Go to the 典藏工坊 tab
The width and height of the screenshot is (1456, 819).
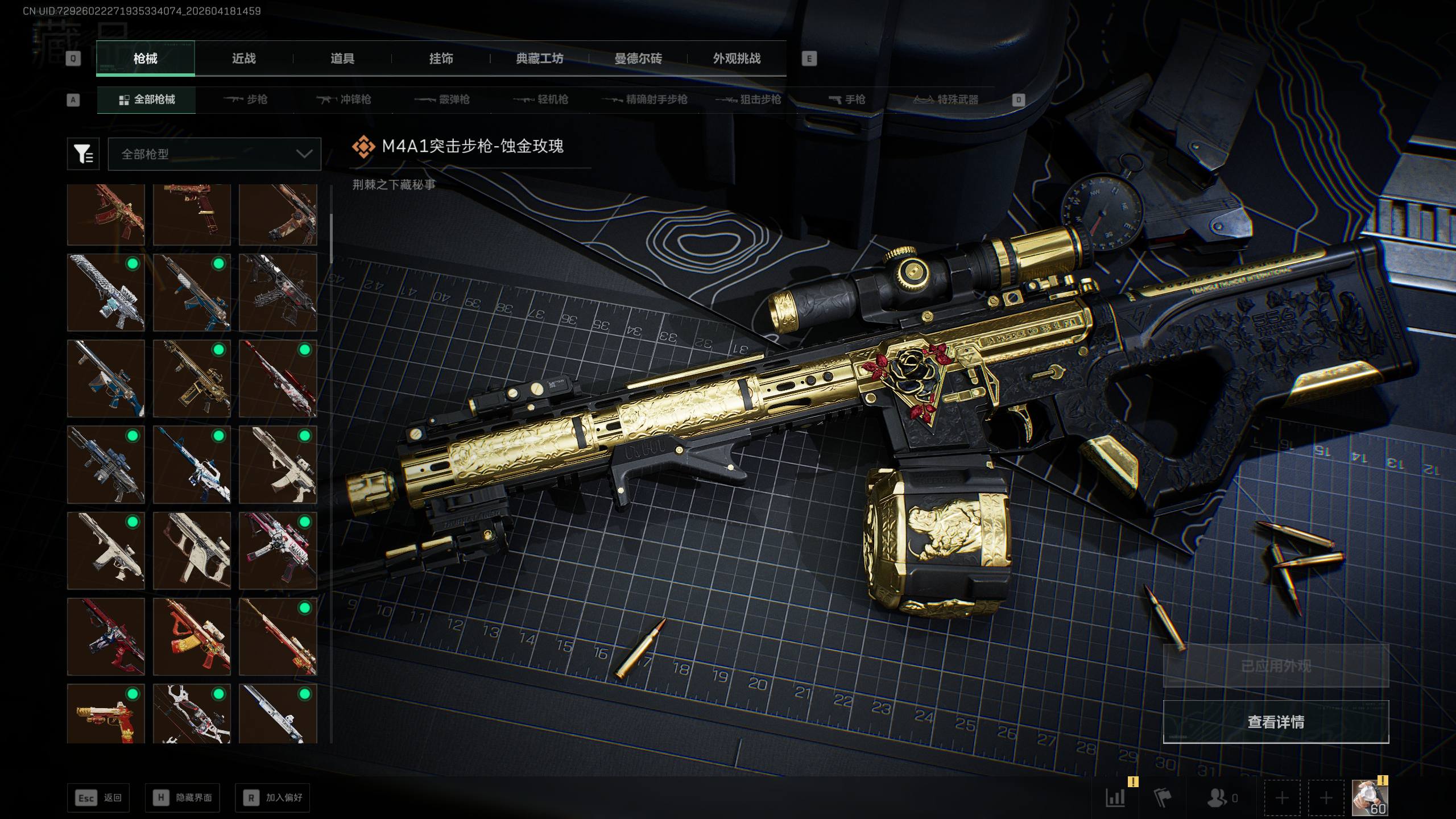click(x=539, y=59)
